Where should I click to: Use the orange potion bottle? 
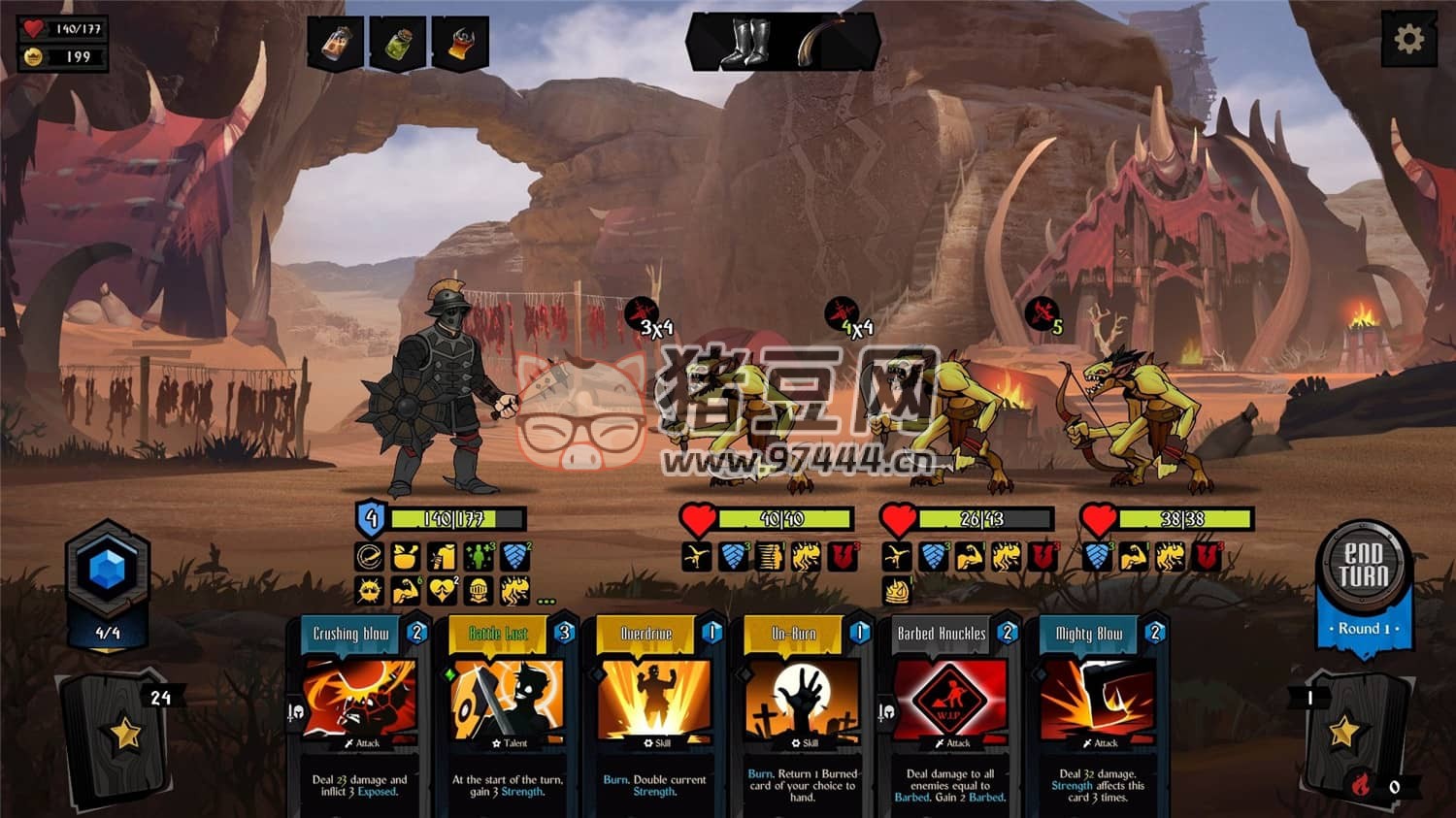pos(336,44)
